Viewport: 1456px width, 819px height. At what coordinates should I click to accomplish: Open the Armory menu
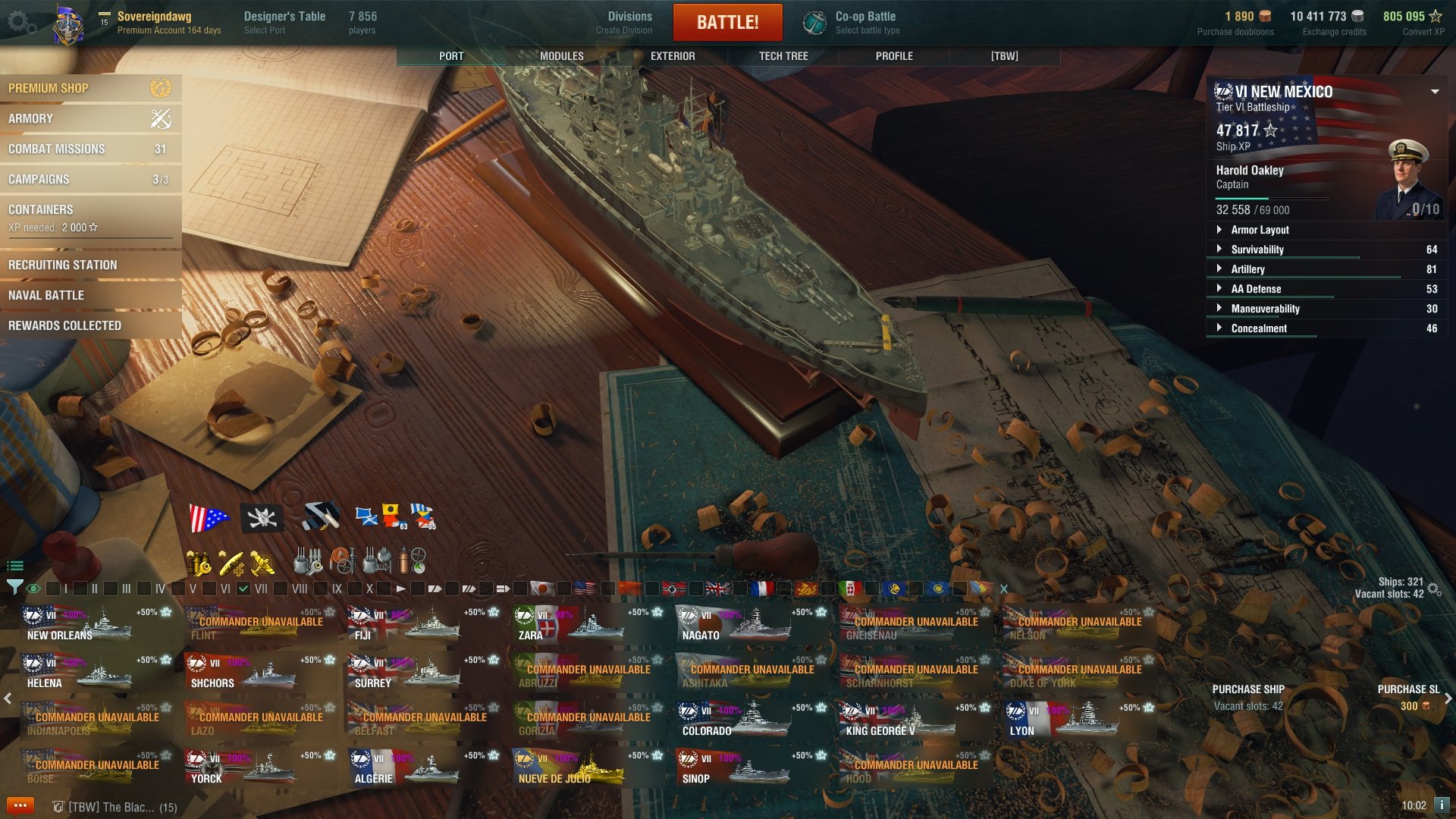pos(90,118)
